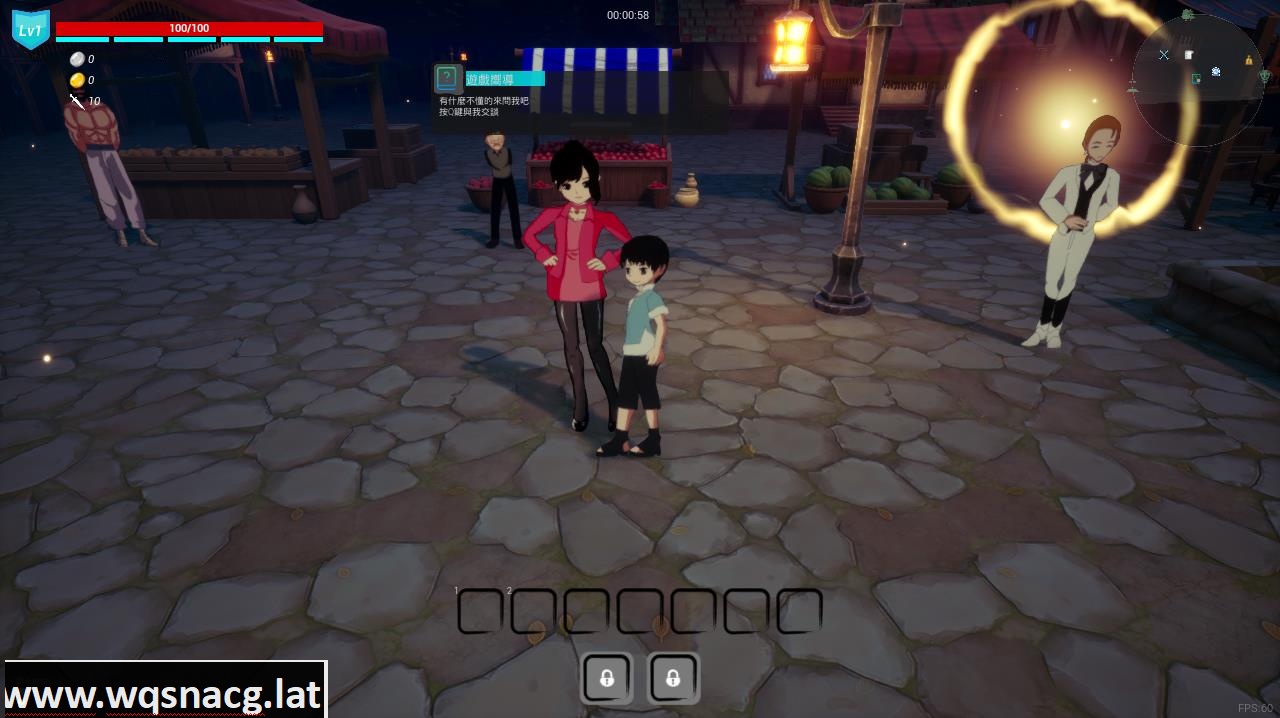
Task: Open the www.wqsnacg.lat watermark link
Action: coord(164,693)
